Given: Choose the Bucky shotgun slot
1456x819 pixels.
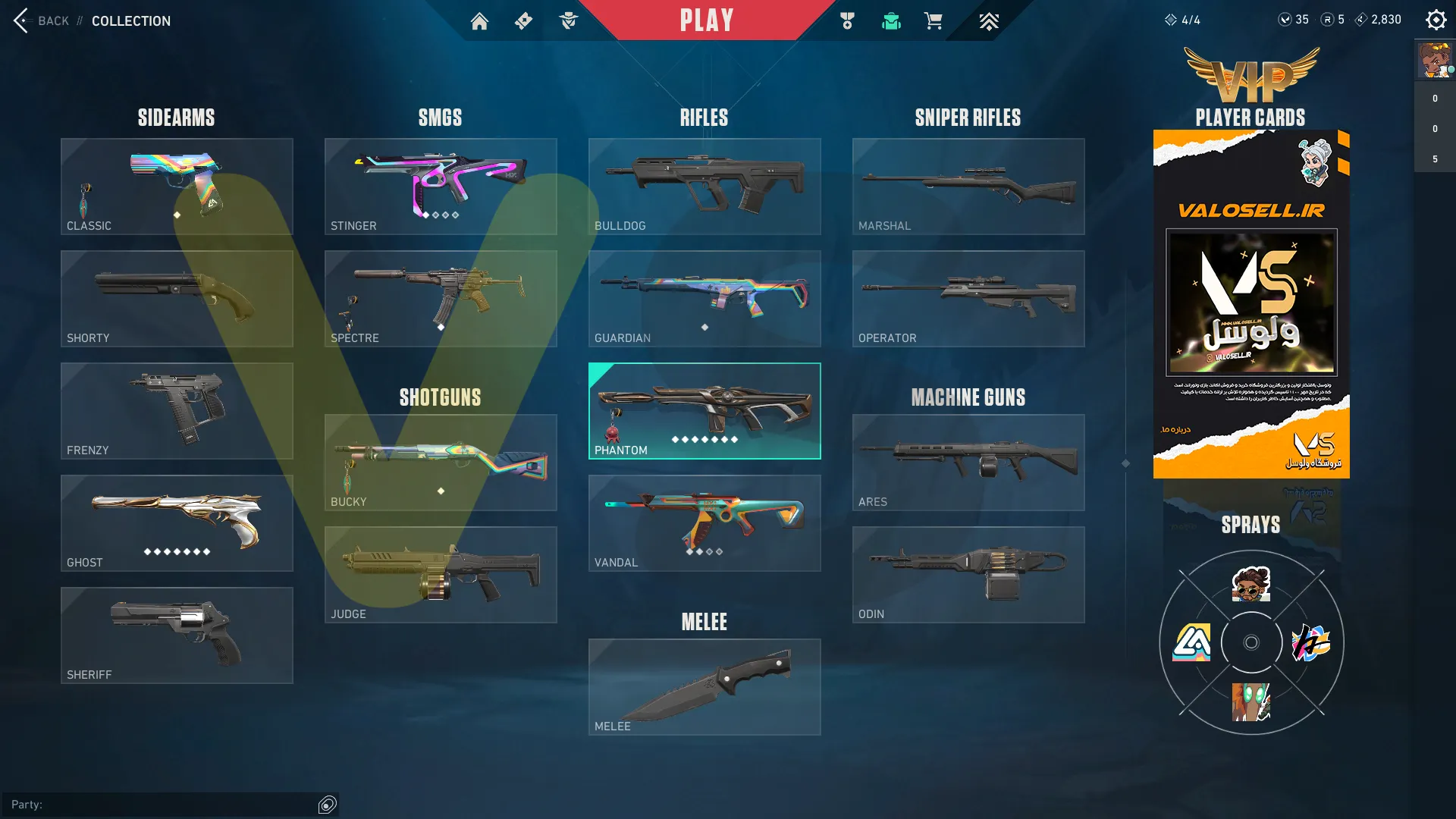Looking at the screenshot, I should point(441,463).
